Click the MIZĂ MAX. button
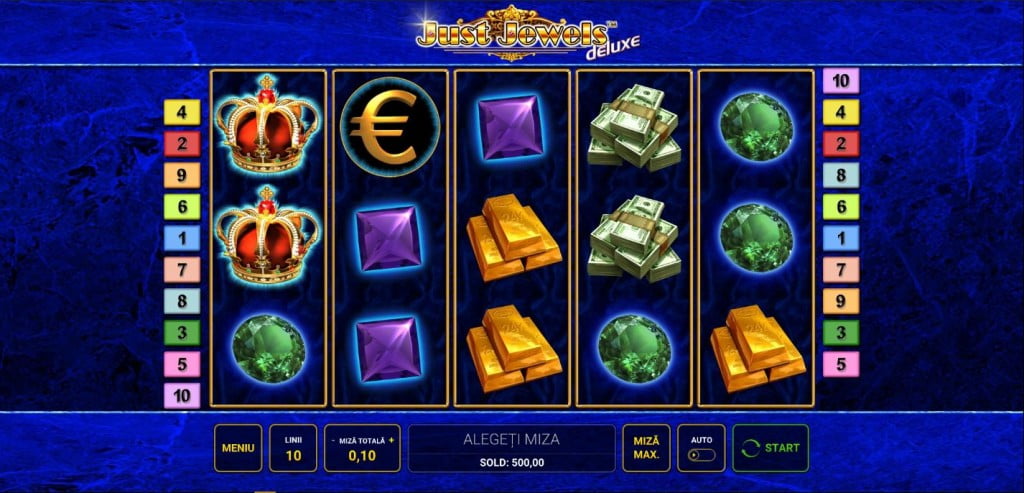 646,448
